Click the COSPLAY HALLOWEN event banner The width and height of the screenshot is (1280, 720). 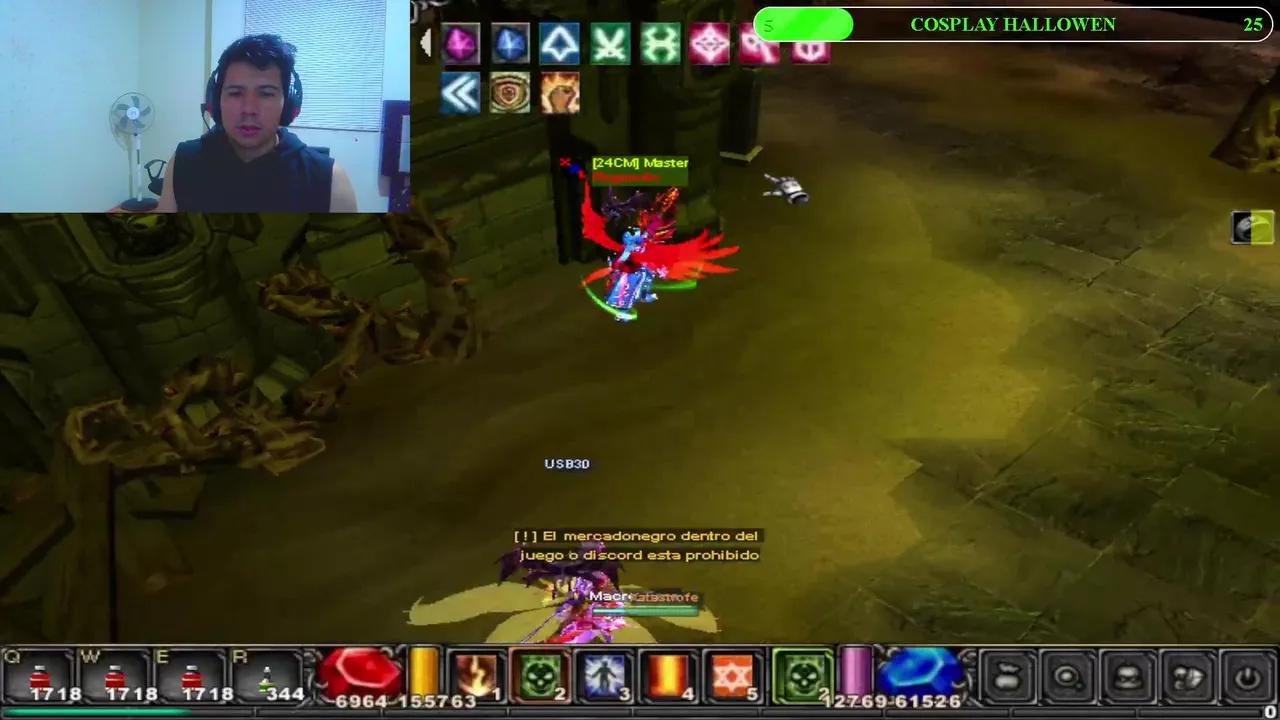[x=1014, y=24]
